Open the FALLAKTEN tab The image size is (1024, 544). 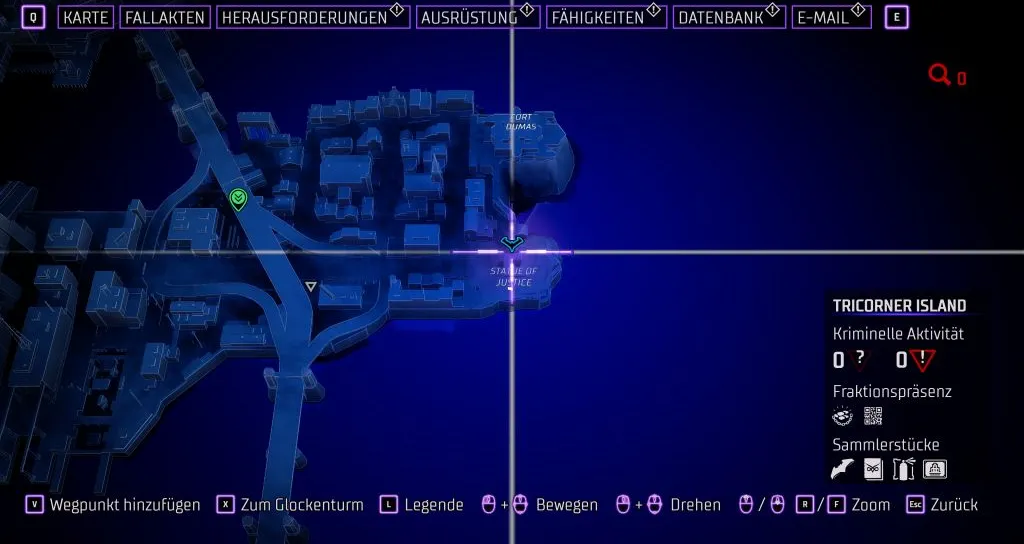[166, 17]
